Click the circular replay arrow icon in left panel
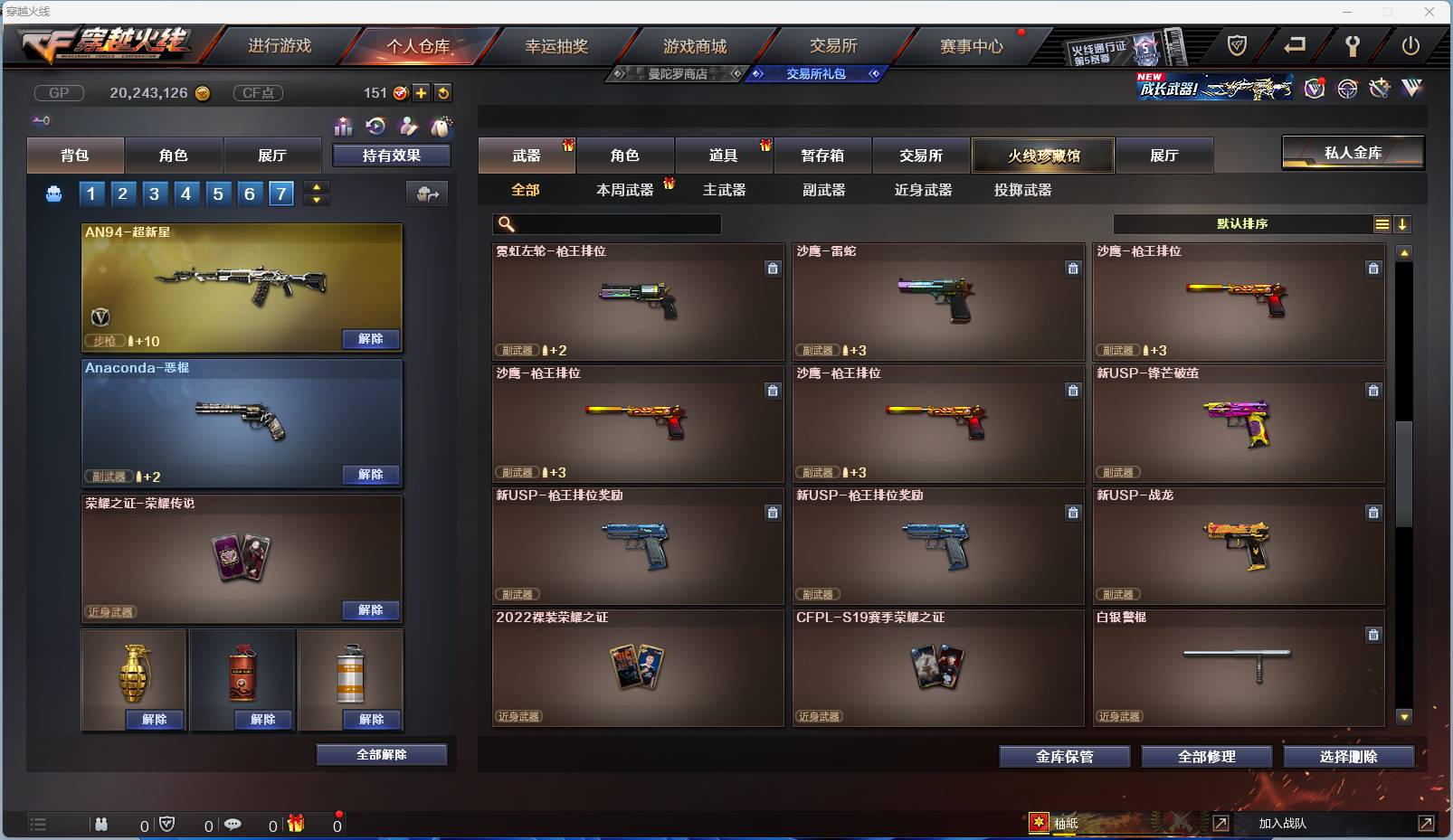This screenshot has height=840, width=1453. tap(374, 126)
